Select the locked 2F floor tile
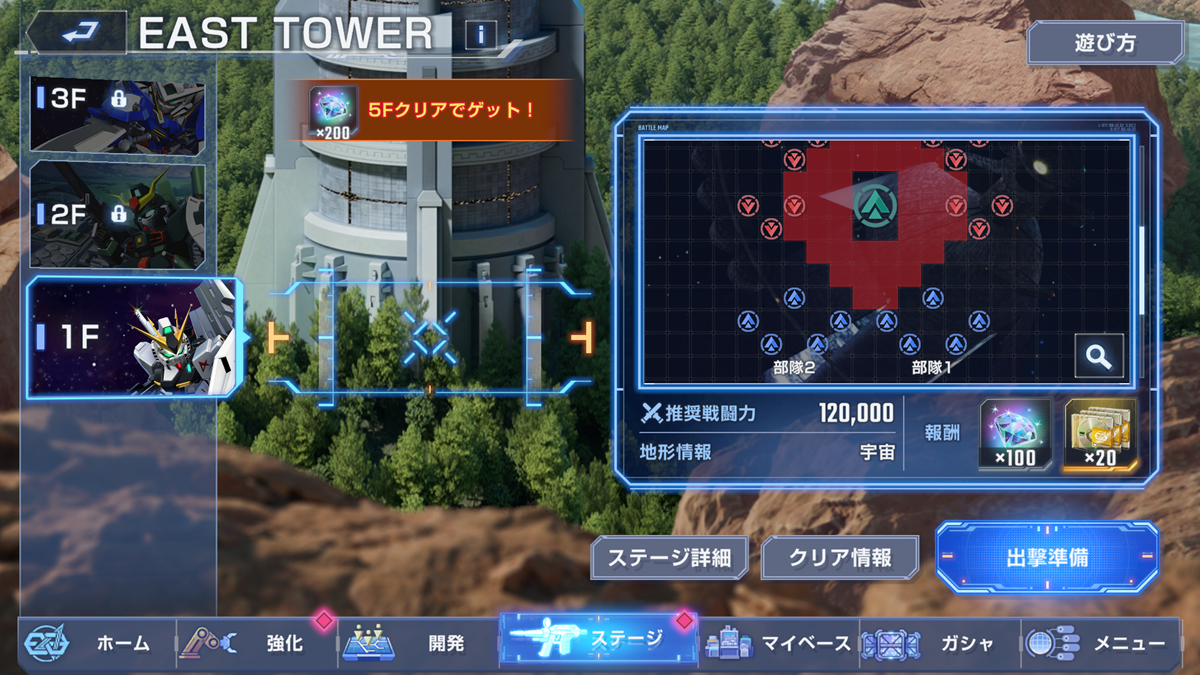Image resolution: width=1200 pixels, height=675 pixels. tap(118, 214)
